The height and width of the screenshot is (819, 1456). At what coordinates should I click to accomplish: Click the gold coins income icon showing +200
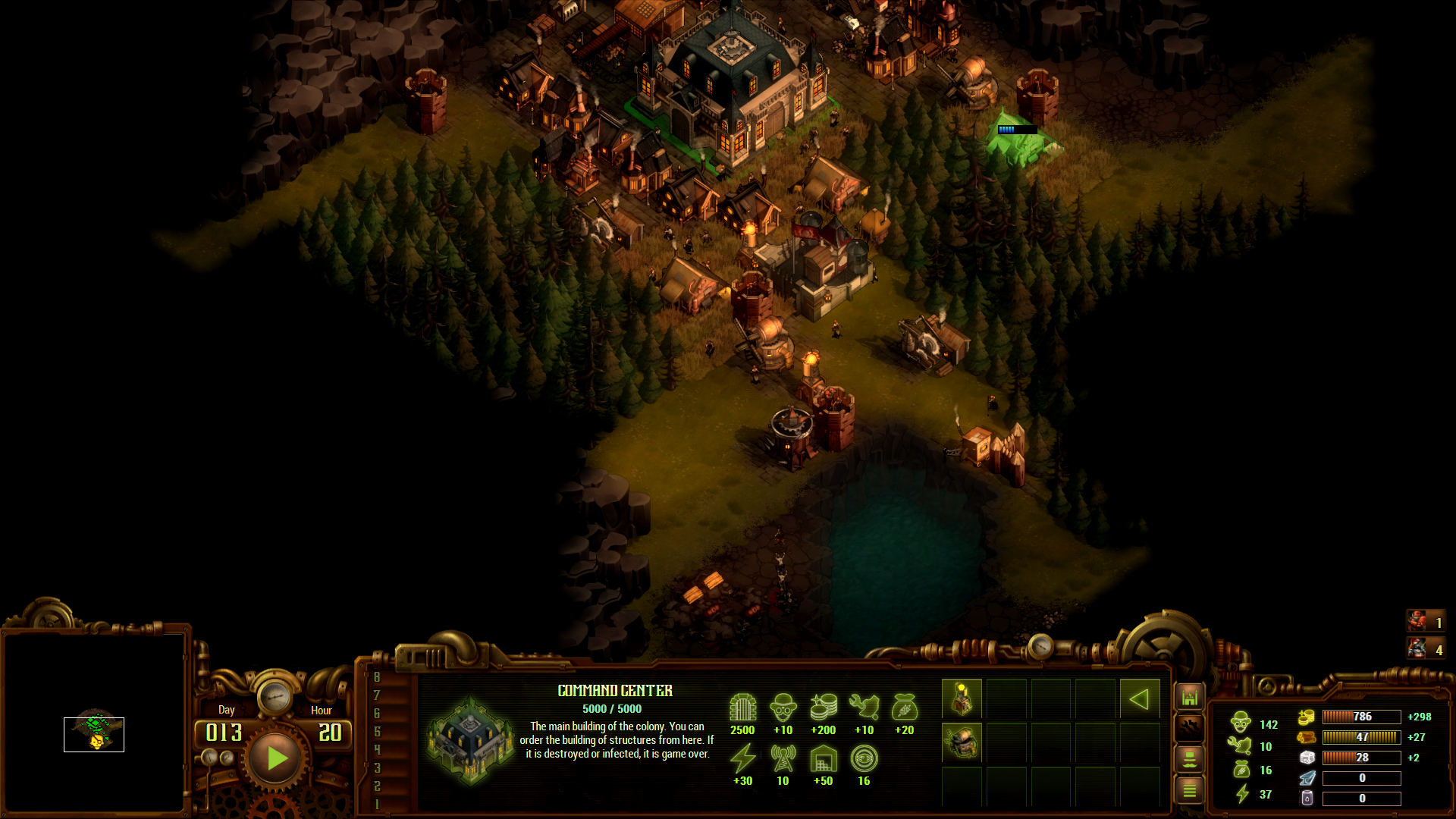point(823,709)
